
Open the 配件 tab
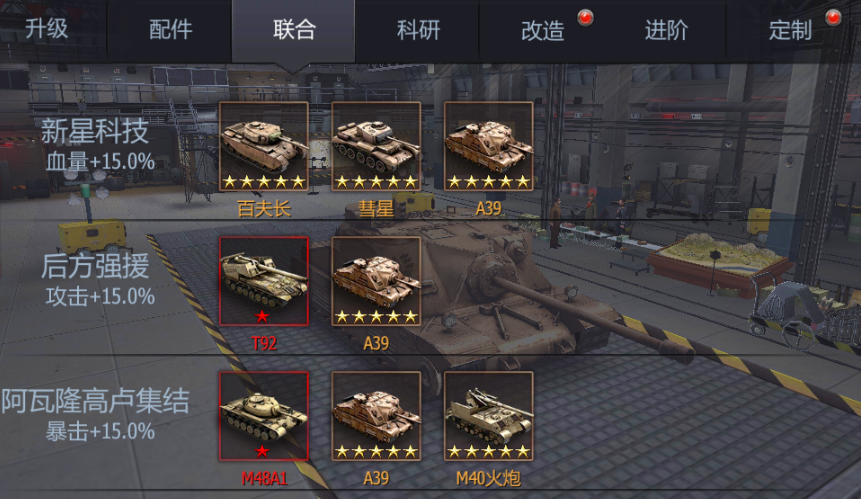[170, 30]
